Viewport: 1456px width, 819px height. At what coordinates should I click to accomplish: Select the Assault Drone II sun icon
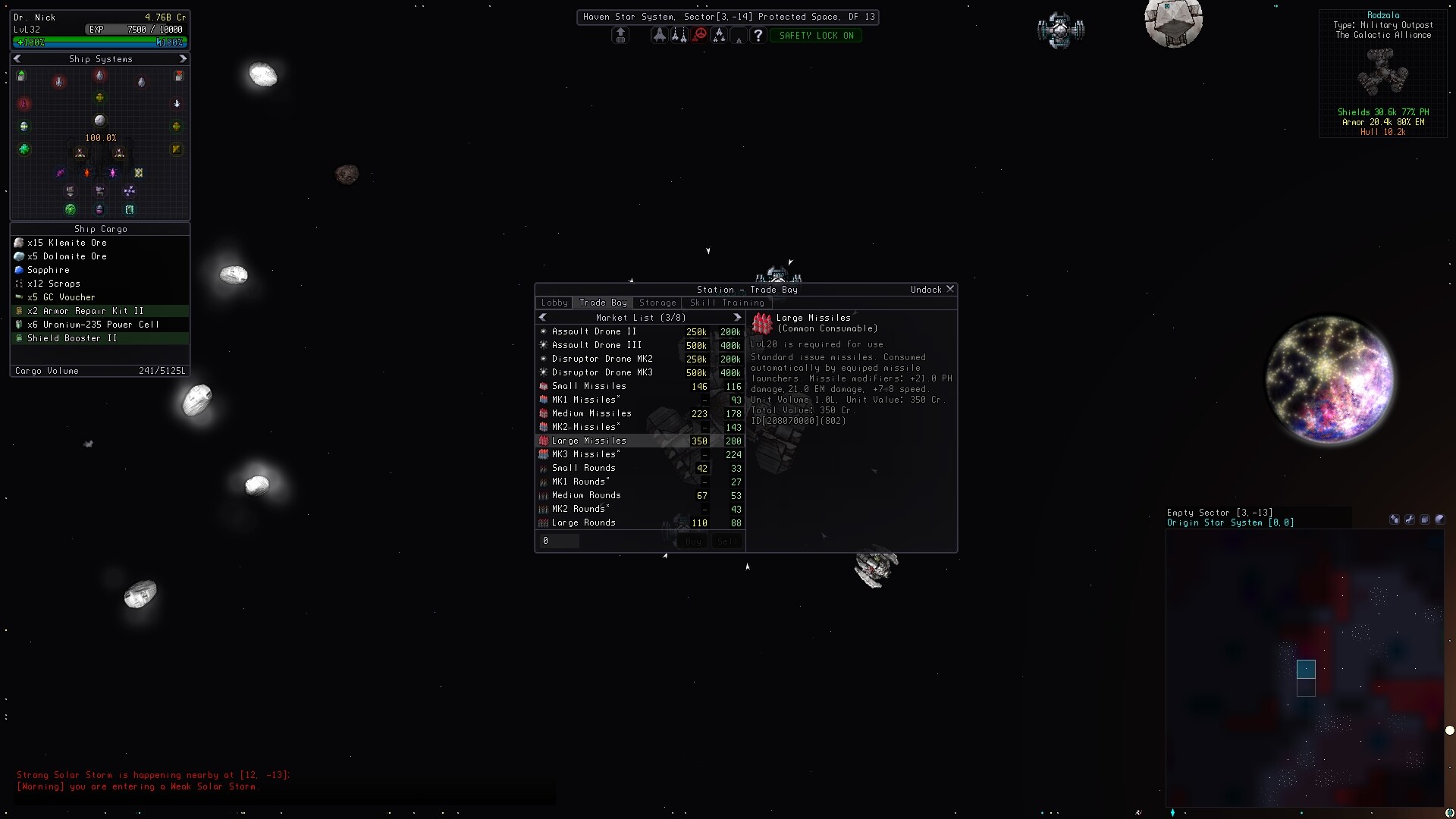coord(543,331)
